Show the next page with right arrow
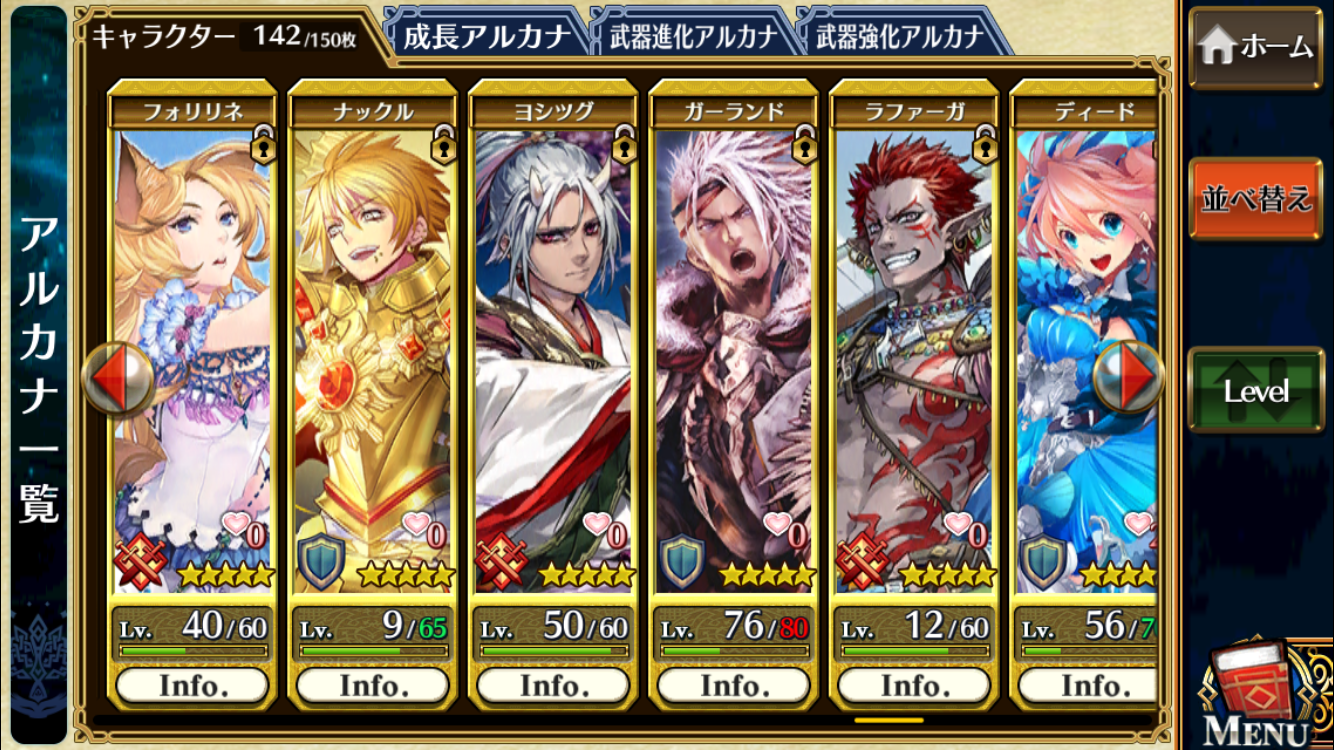Viewport: 1334px width, 750px height. point(1129,379)
